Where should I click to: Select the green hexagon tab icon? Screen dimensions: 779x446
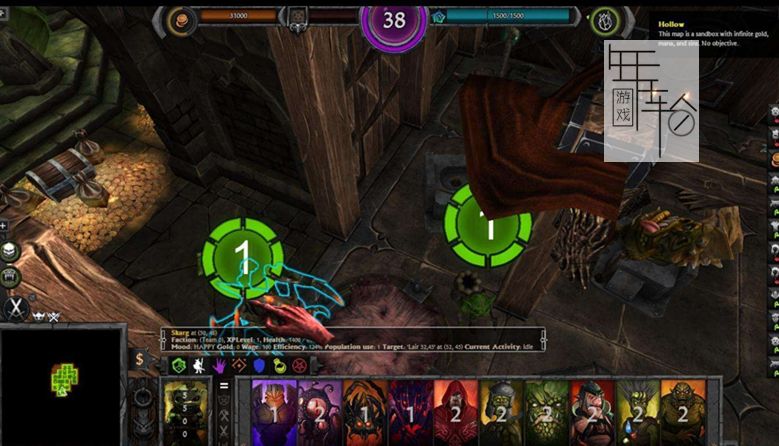(x=178, y=366)
